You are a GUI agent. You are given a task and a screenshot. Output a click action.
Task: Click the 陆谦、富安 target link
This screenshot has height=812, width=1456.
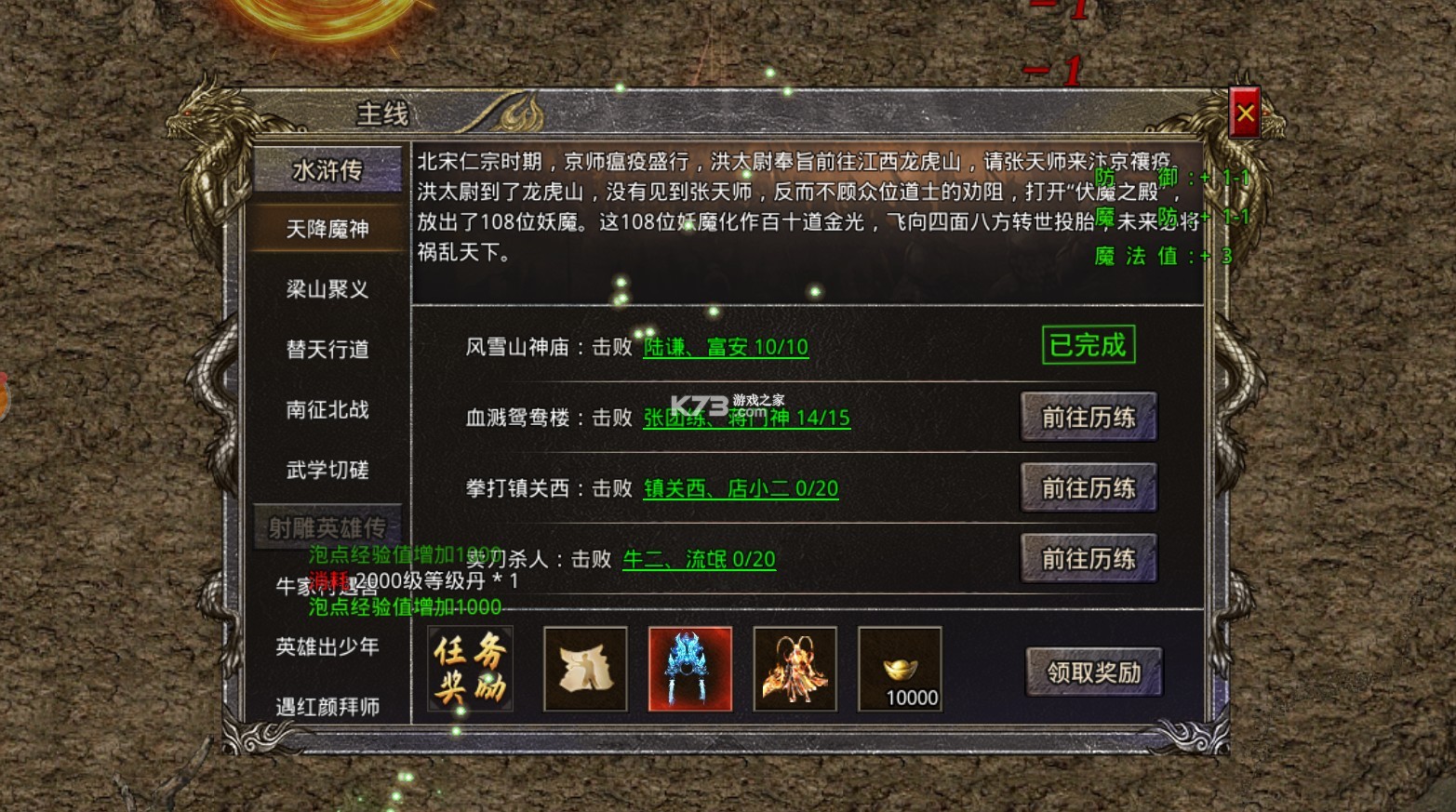tap(726, 348)
